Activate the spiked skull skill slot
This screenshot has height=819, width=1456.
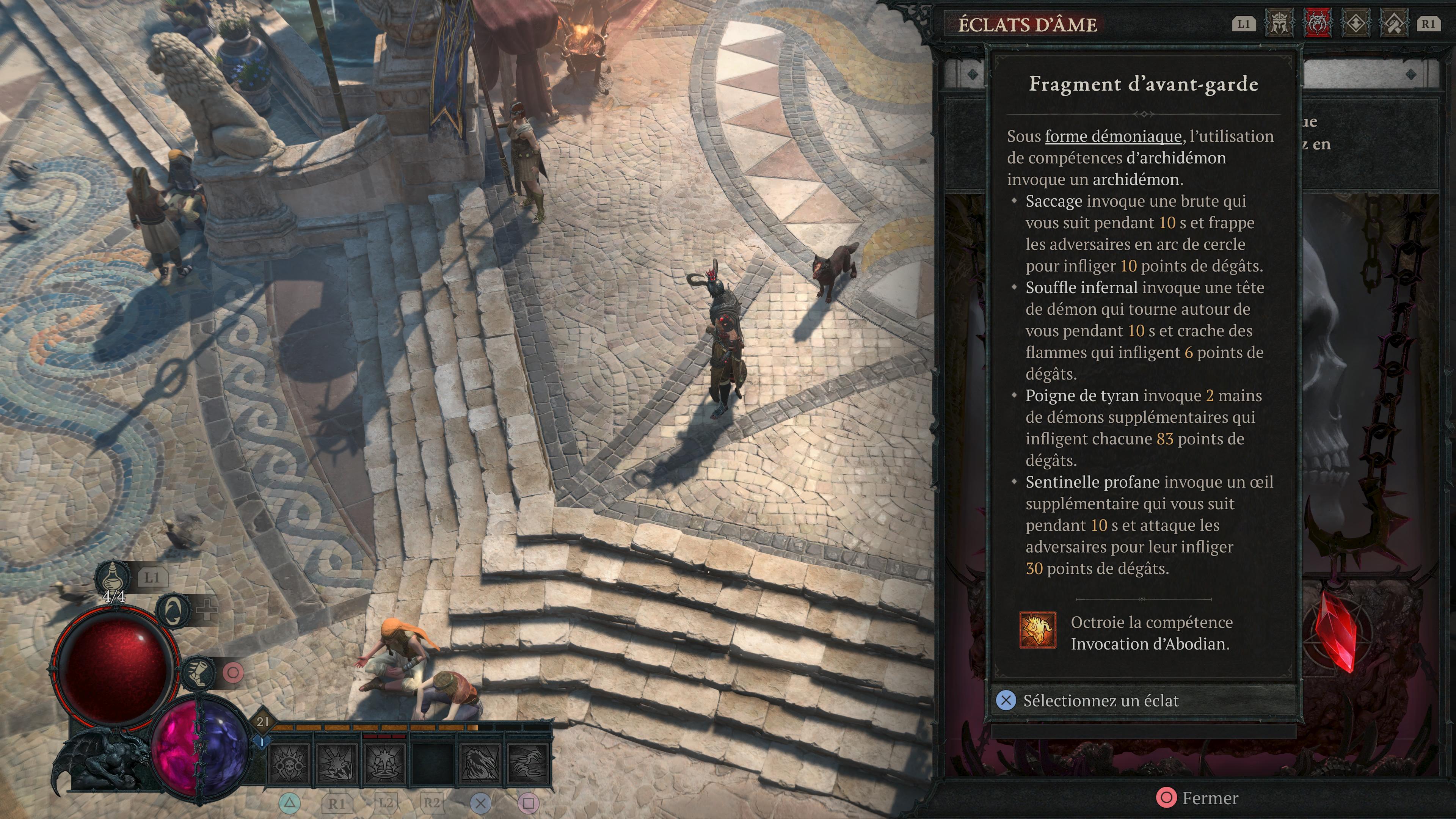coord(289,764)
